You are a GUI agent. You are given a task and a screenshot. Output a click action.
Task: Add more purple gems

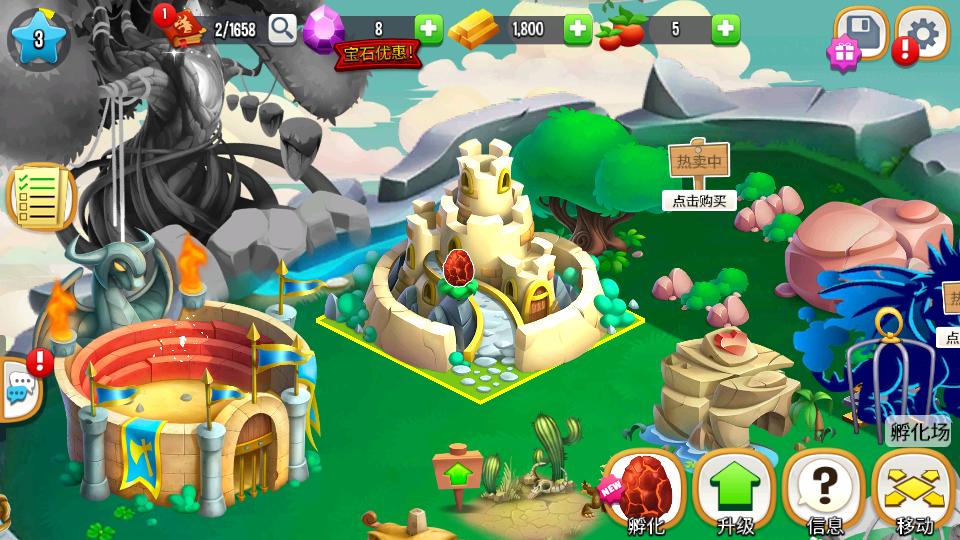pos(429,29)
